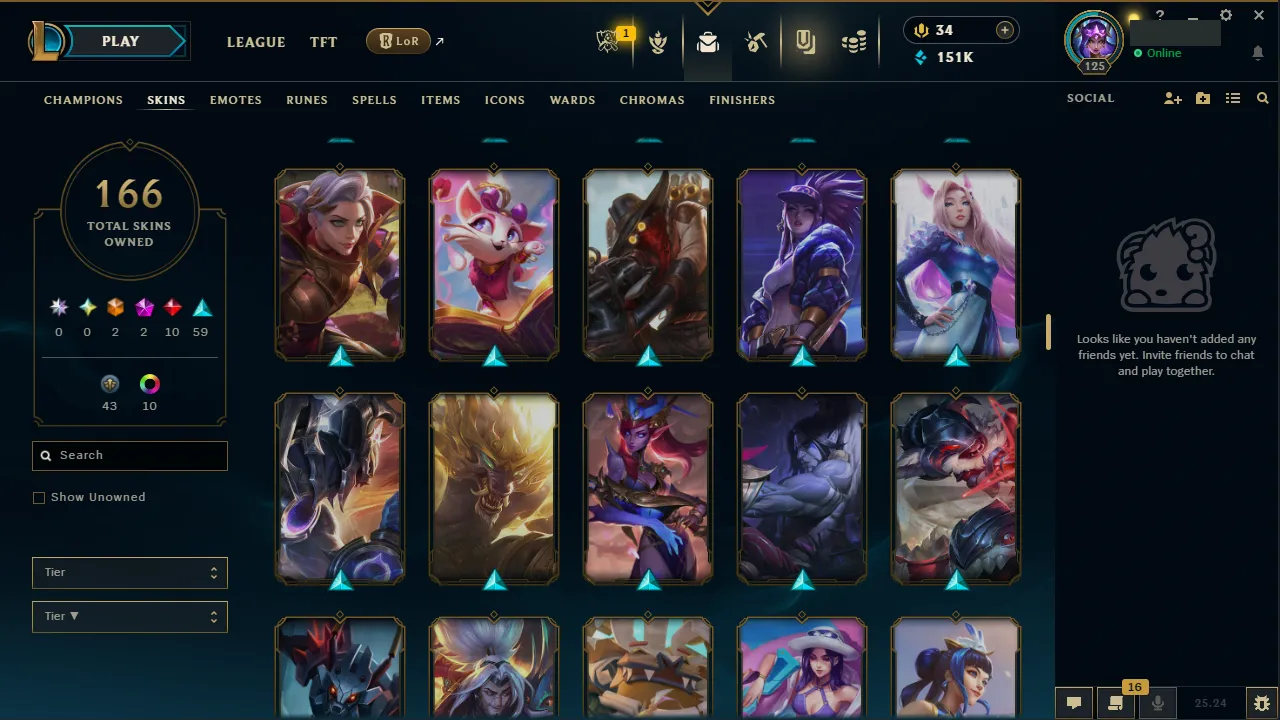Open notifications with the bell icon

(1258, 53)
